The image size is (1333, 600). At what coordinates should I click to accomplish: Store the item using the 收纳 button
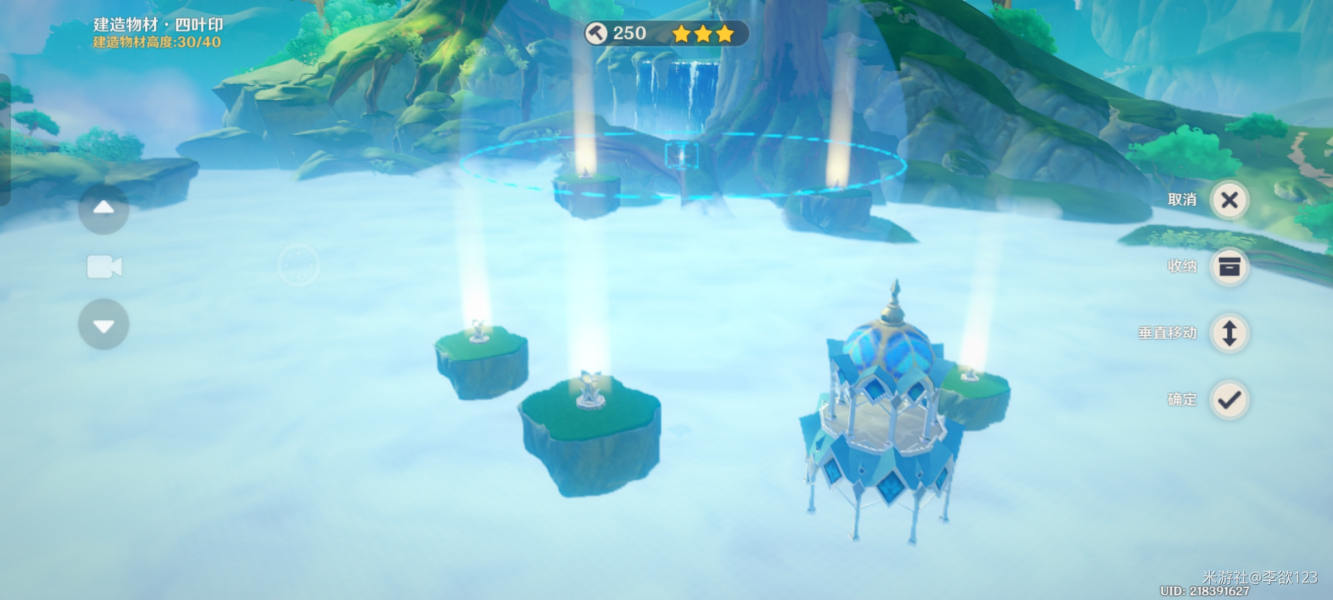coord(1229,267)
